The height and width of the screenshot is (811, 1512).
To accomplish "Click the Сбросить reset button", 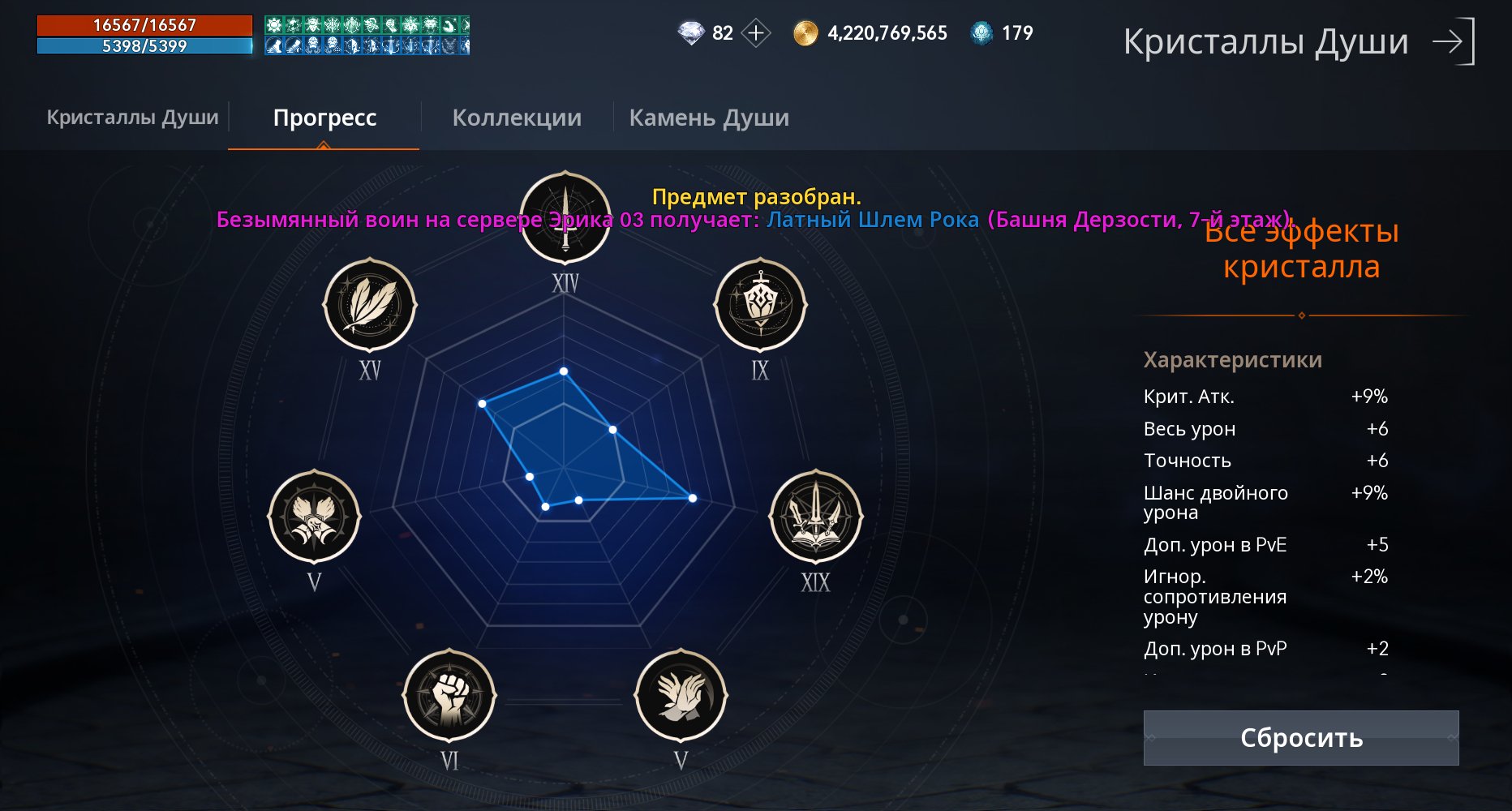I will pos(1301,738).
